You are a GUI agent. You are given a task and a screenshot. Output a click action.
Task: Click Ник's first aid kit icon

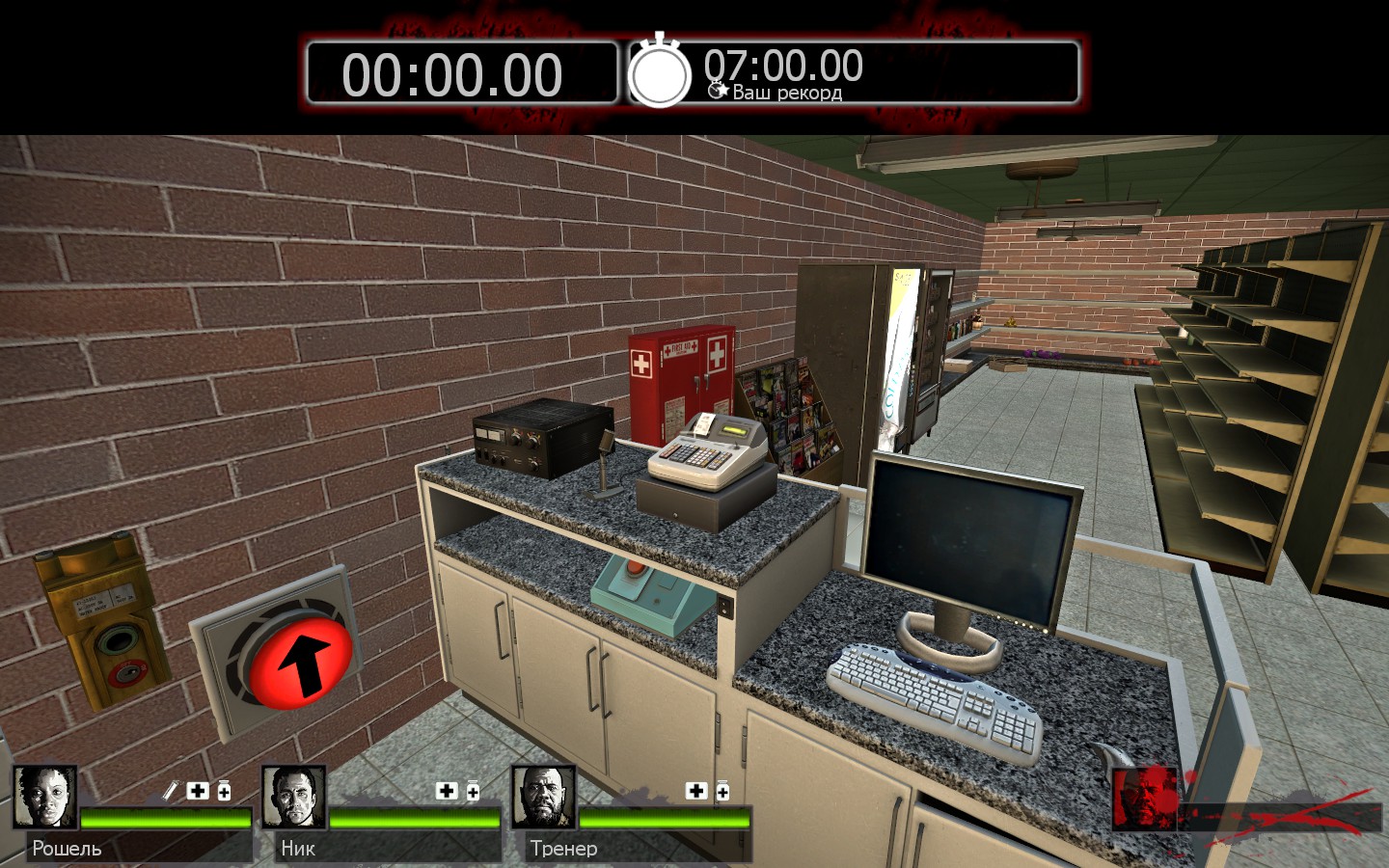click(x=447, y=791)
